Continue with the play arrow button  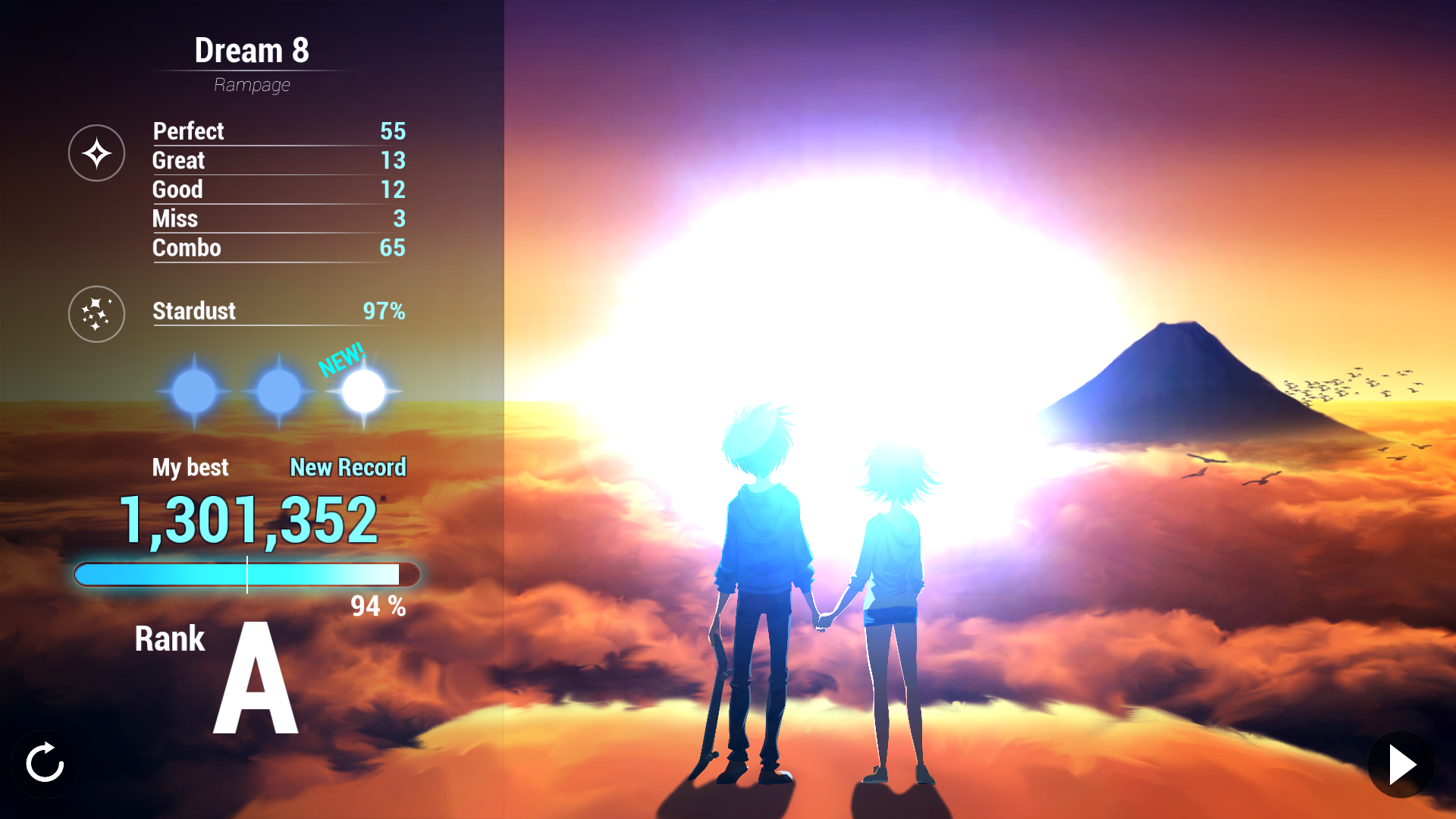[1401, 764]
